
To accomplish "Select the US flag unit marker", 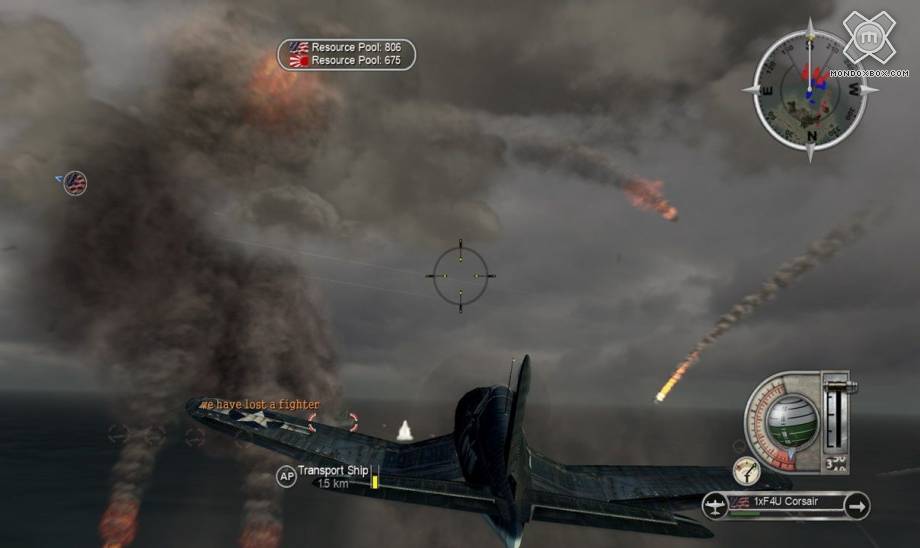I will tap(75, 183).
